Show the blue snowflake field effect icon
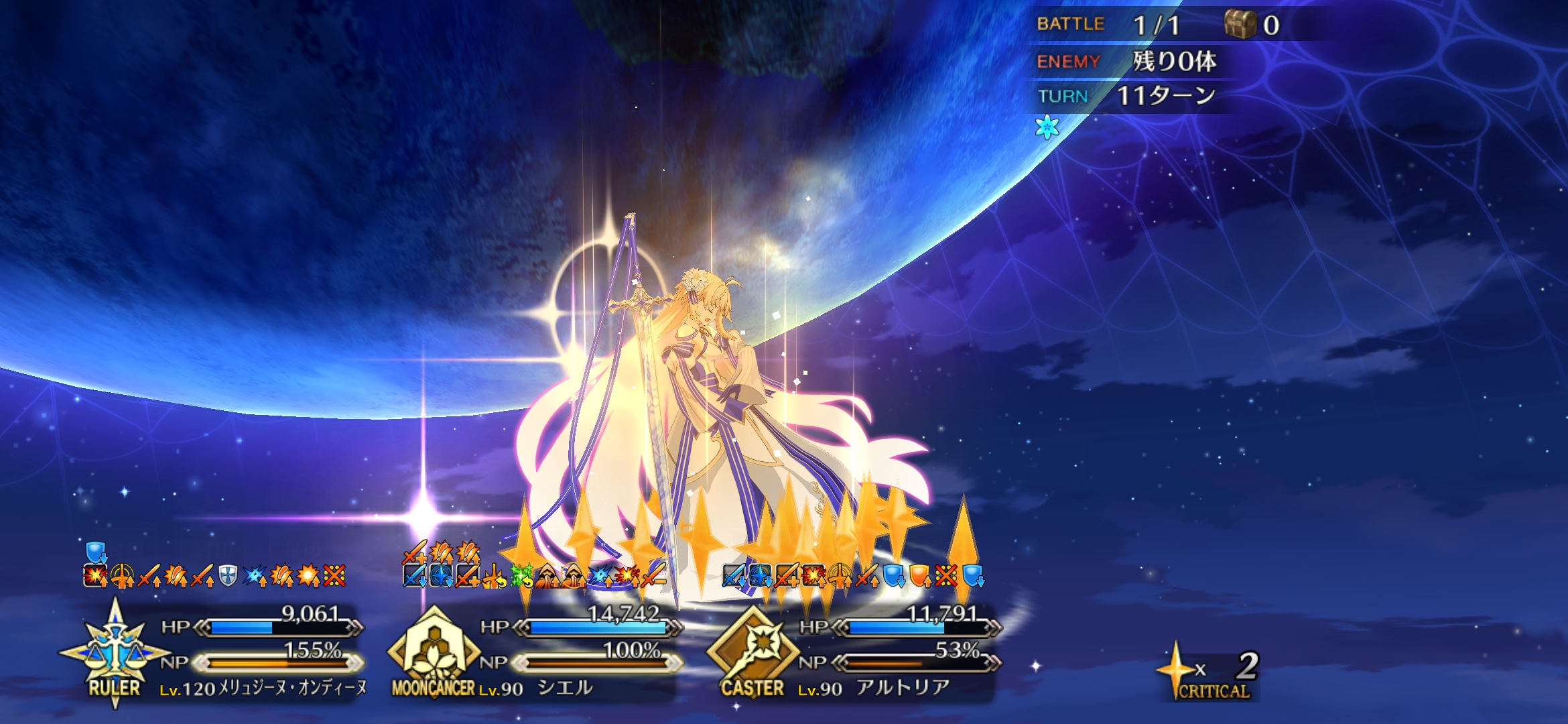Viewport: 1568px width, 724px height. point(1047,127)
